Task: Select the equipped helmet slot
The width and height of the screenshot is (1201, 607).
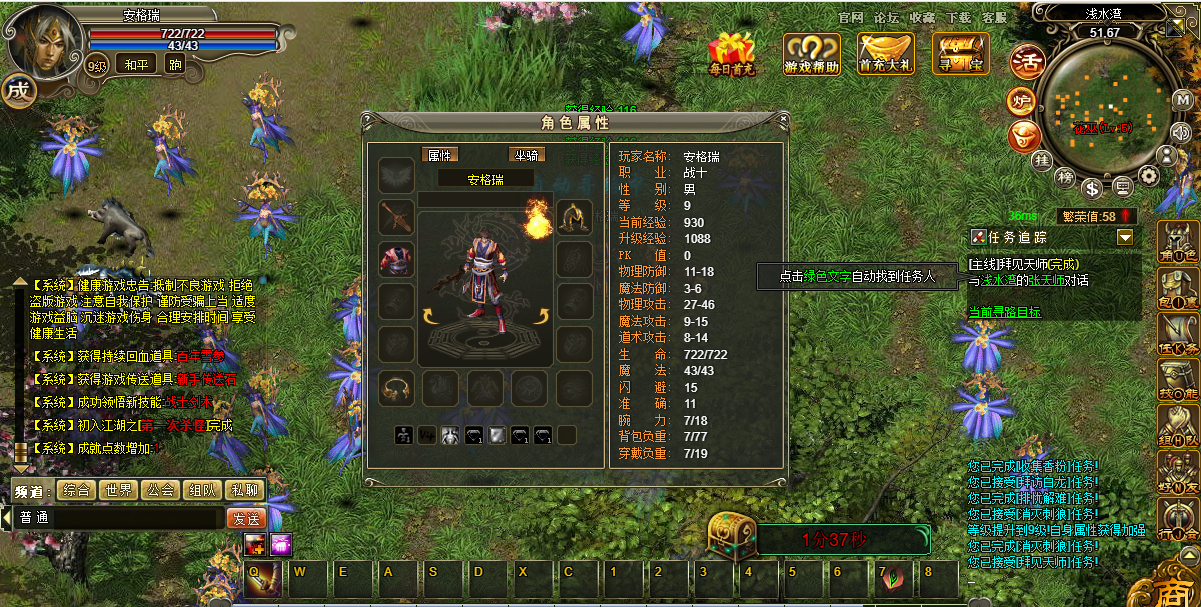Action: click(x=572, y=216)
